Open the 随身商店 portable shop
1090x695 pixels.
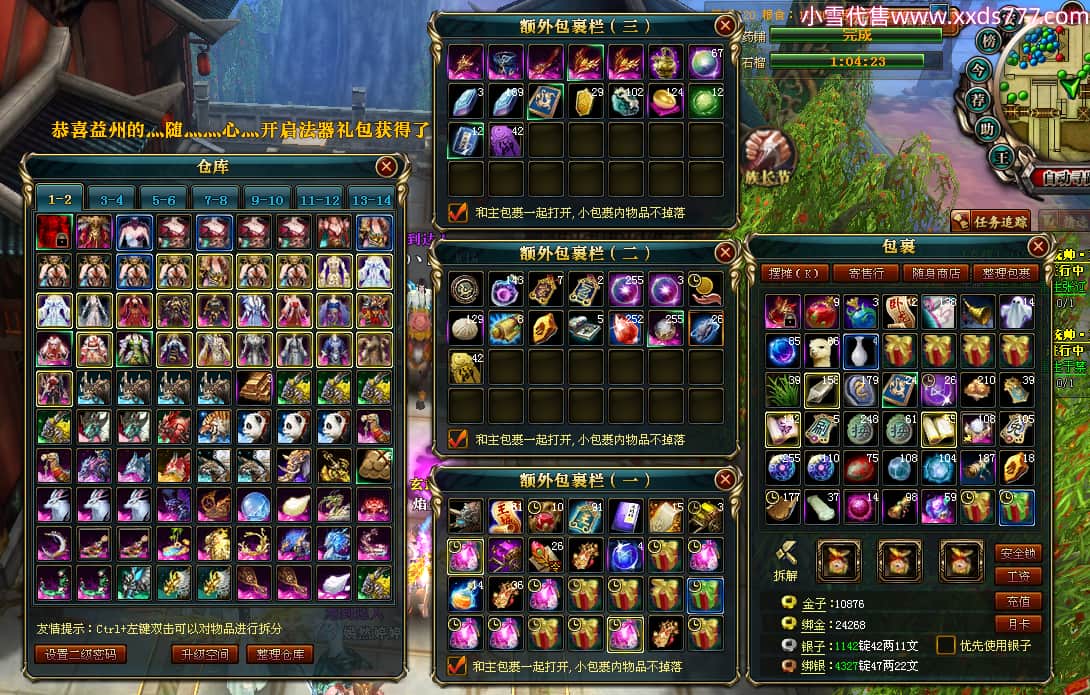pos(934,273)
